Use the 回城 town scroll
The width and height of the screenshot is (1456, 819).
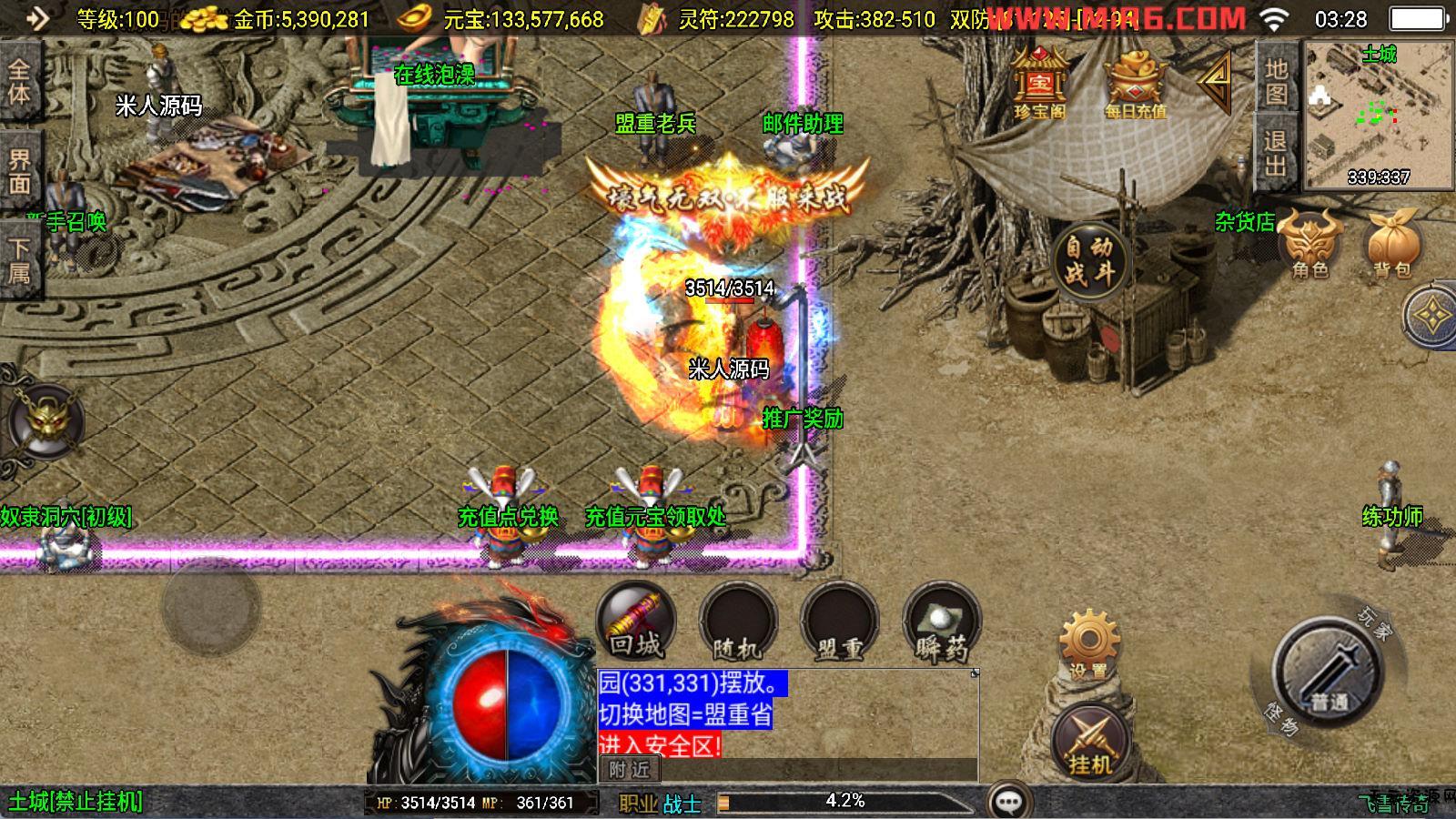(636, 623)
